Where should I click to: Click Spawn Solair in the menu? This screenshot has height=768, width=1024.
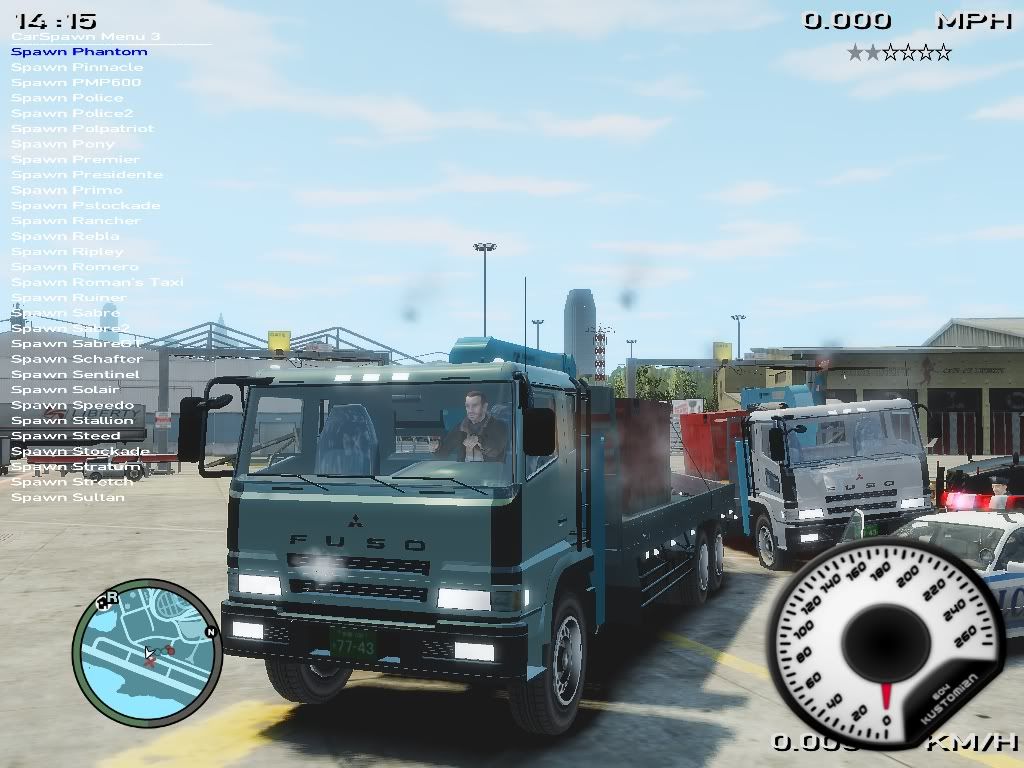(65, 390)
